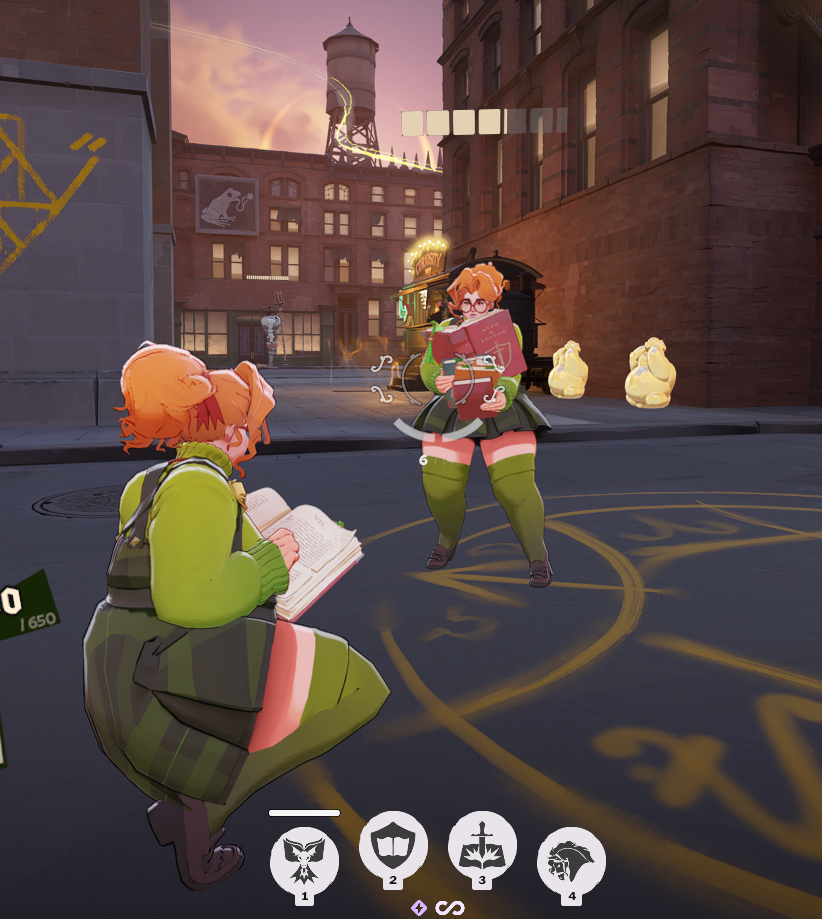
Task: Cast the sword and book ability
Action: coord(482,847)
